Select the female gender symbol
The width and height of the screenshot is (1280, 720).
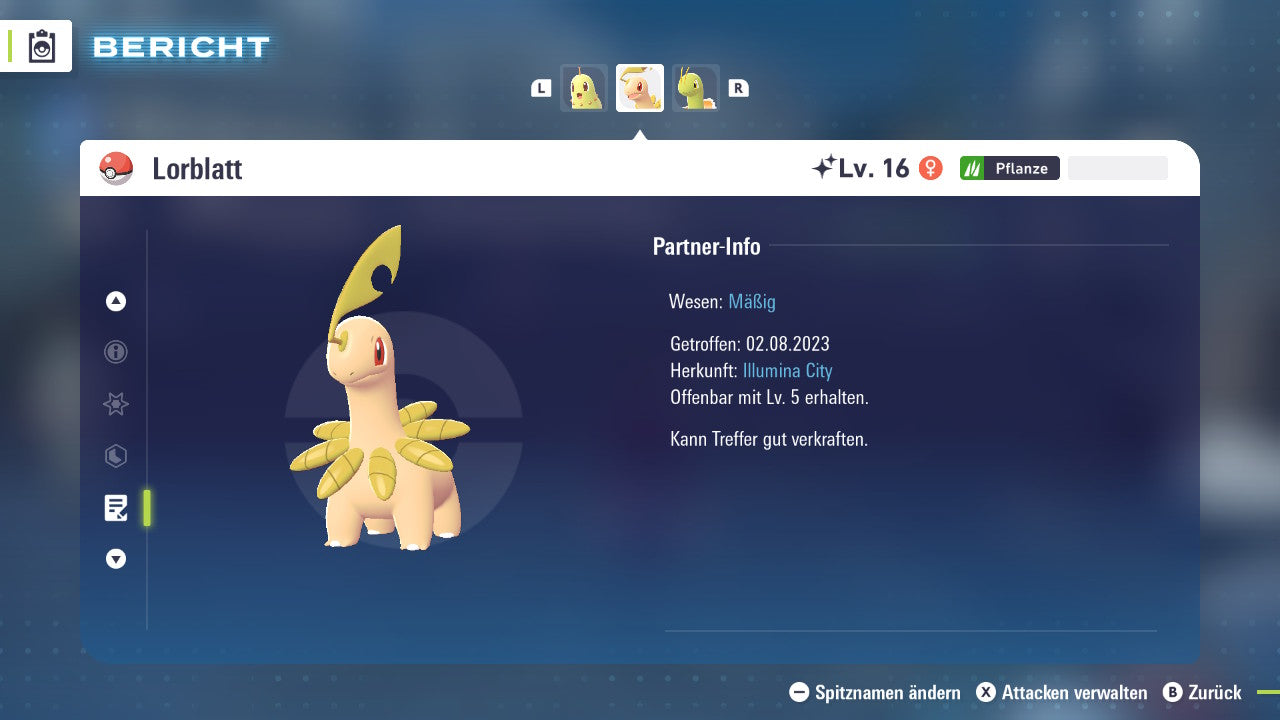[931, 168]
